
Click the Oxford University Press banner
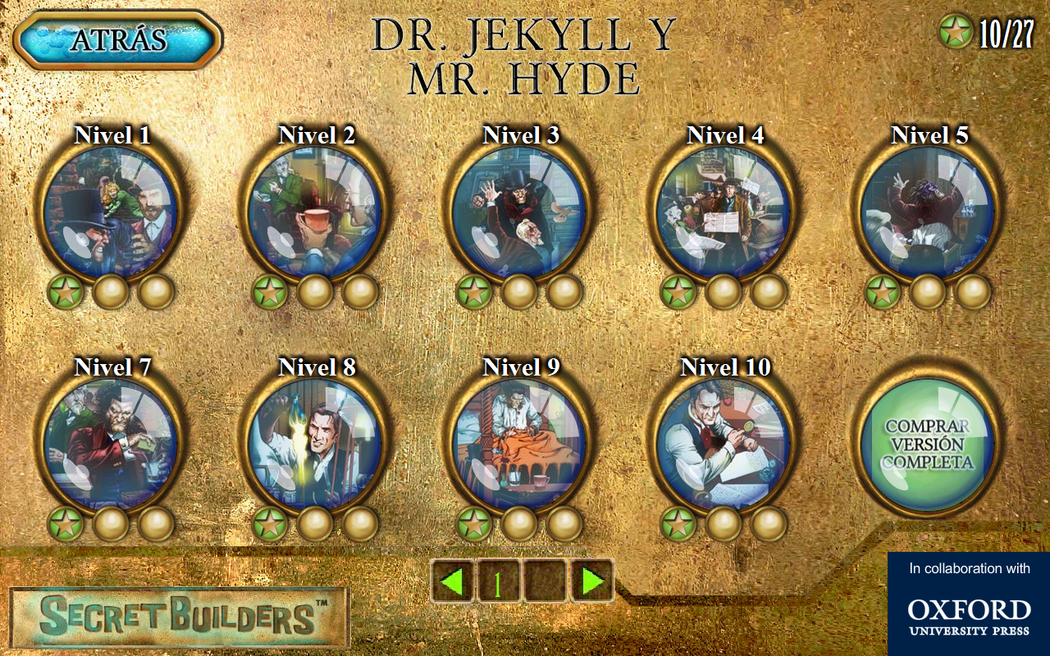click(968, 604)
